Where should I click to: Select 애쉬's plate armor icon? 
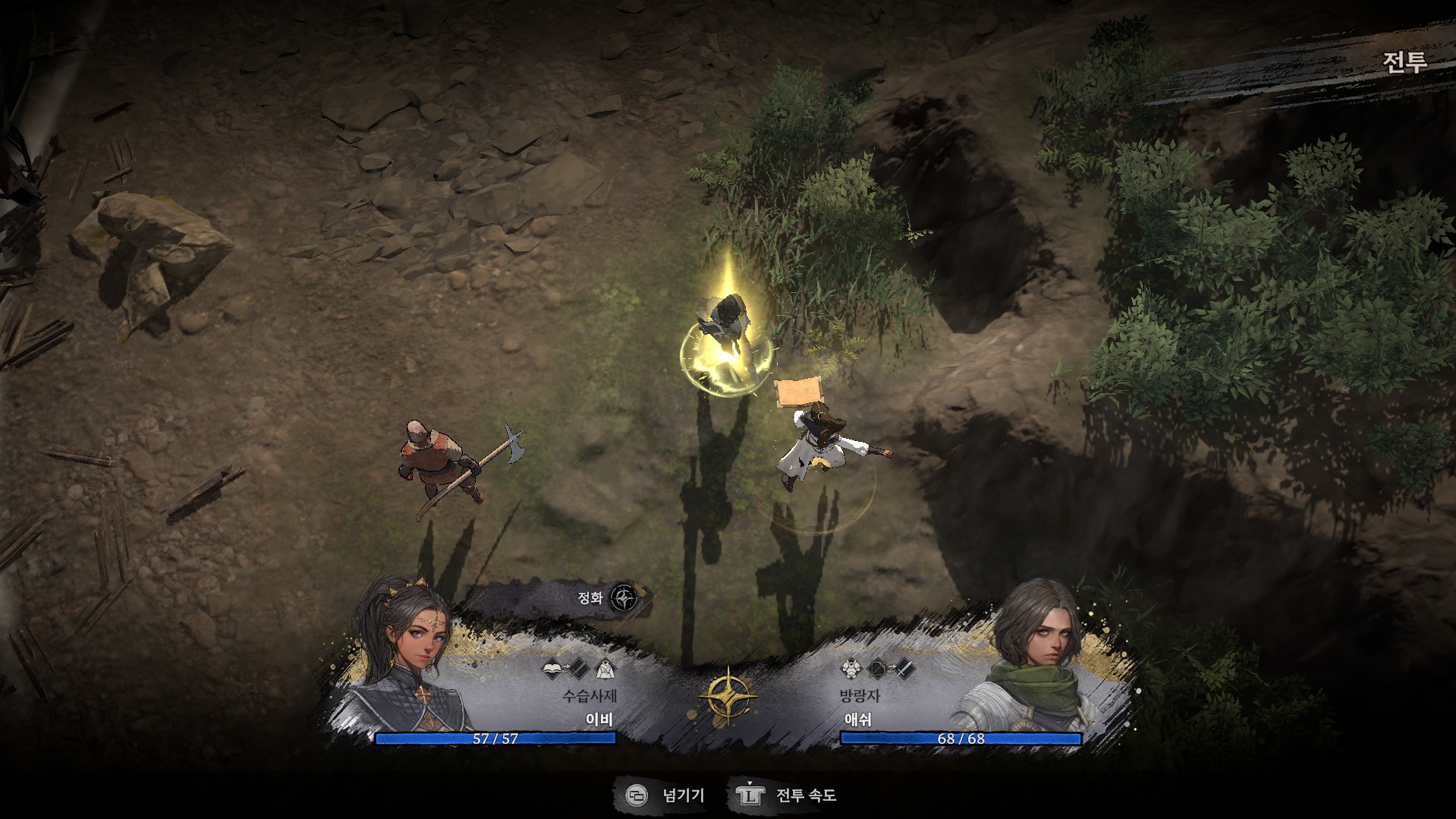coord(850,669)
